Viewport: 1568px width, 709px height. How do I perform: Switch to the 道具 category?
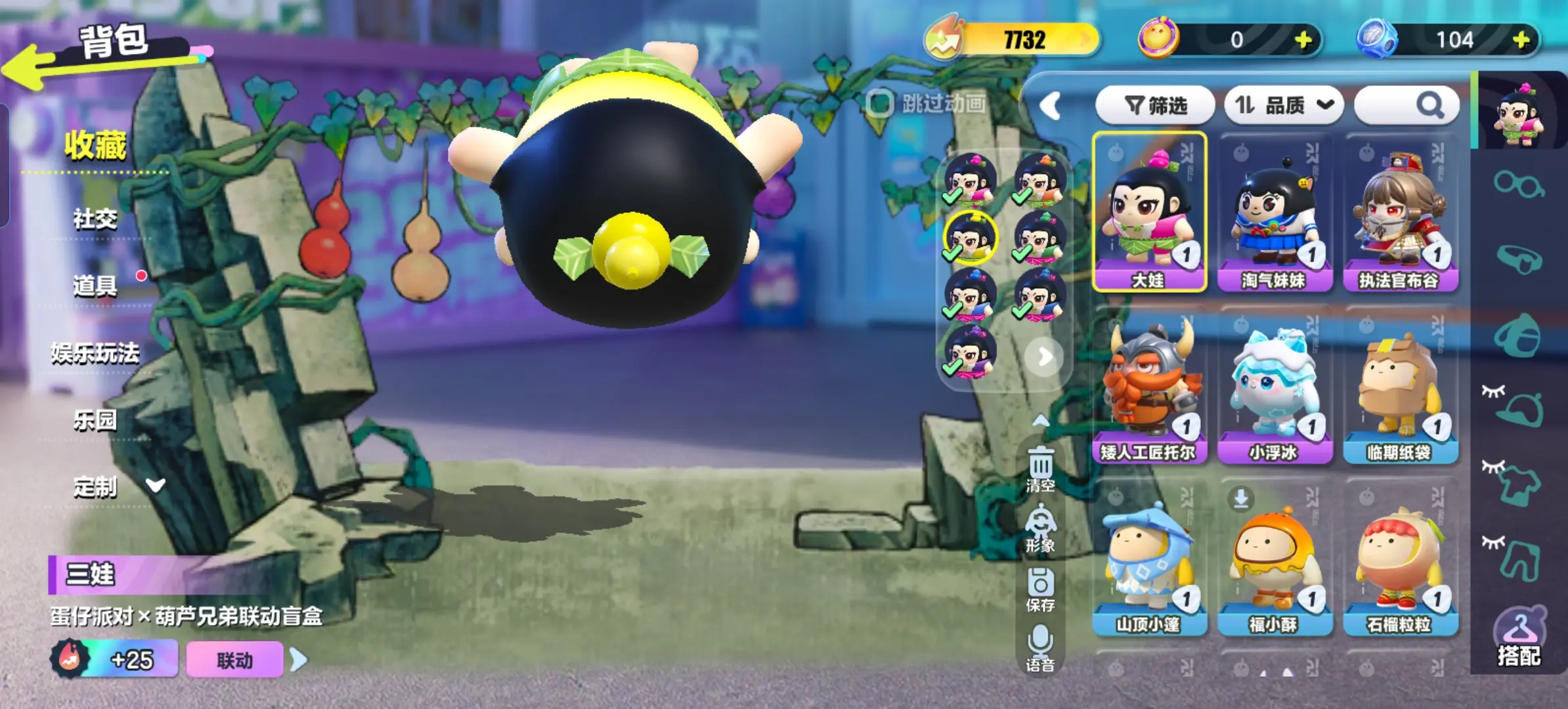coord(95,286)
